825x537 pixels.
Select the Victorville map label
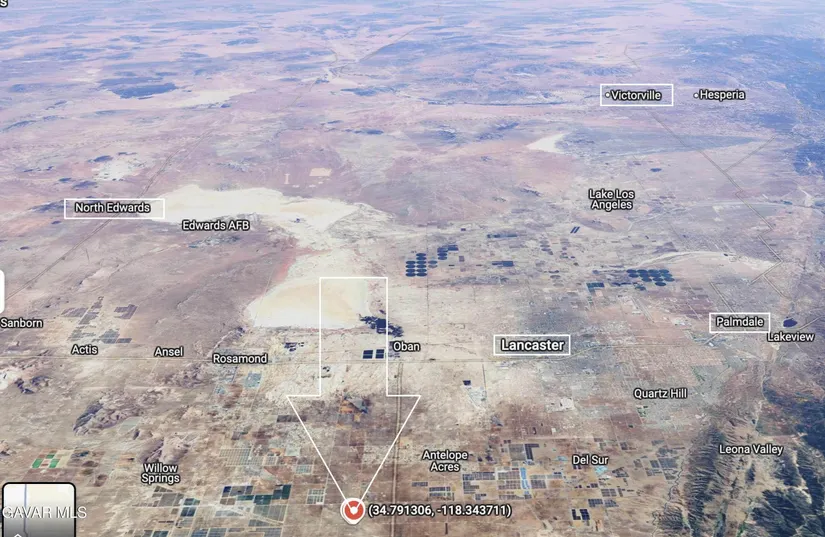[x=637, y=95]
